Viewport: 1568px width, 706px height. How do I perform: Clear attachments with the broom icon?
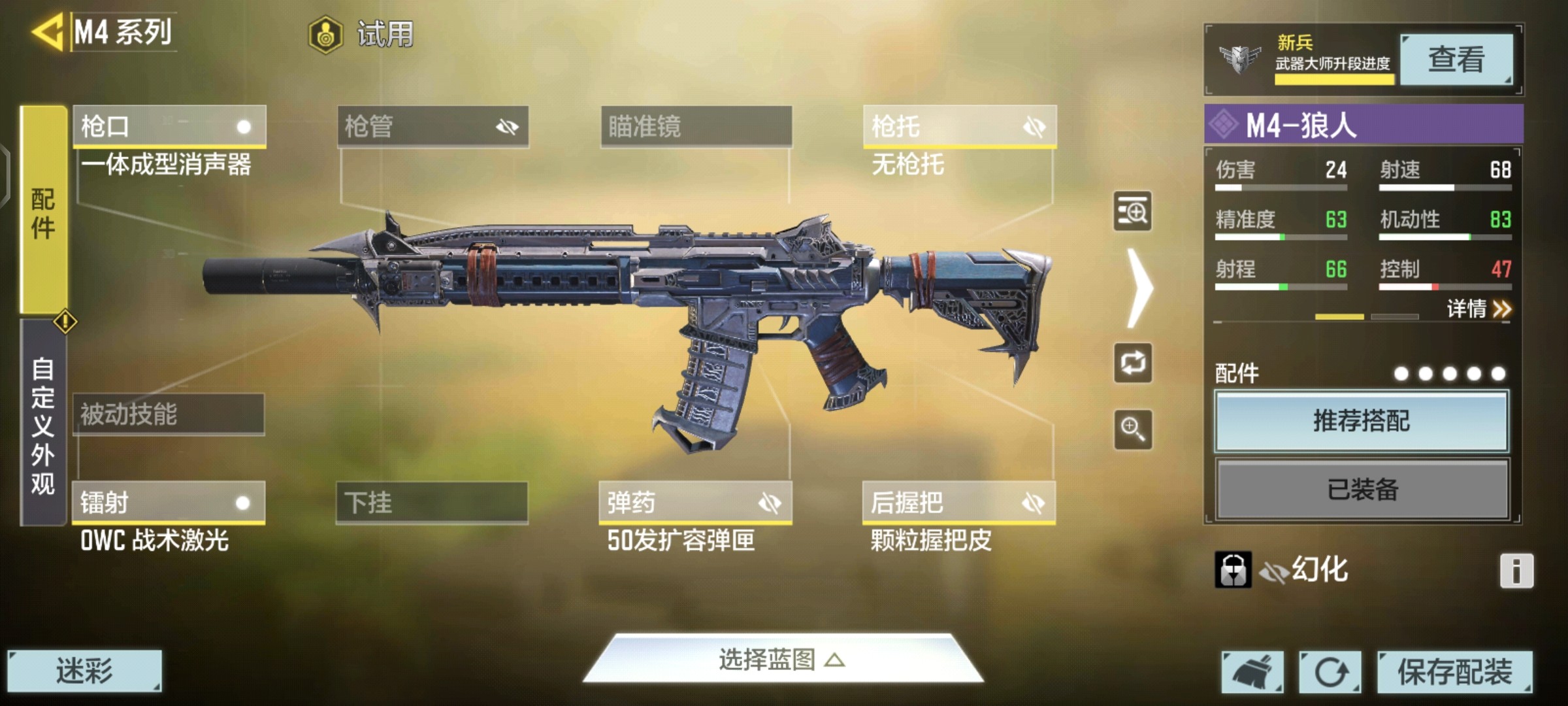(x=1252, y=671)
